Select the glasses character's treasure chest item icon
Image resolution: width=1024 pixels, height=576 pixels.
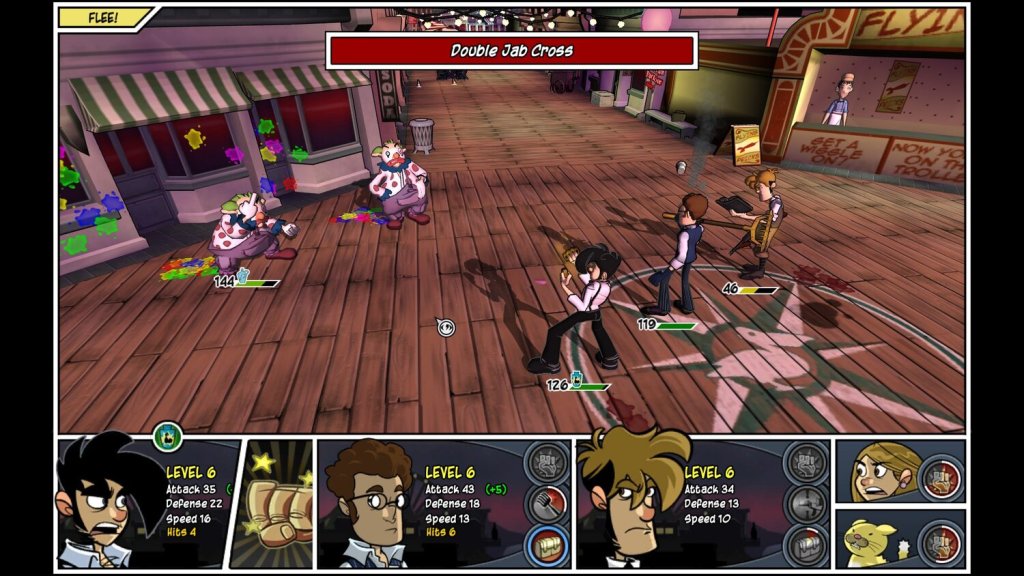click(x=546, y=545)
